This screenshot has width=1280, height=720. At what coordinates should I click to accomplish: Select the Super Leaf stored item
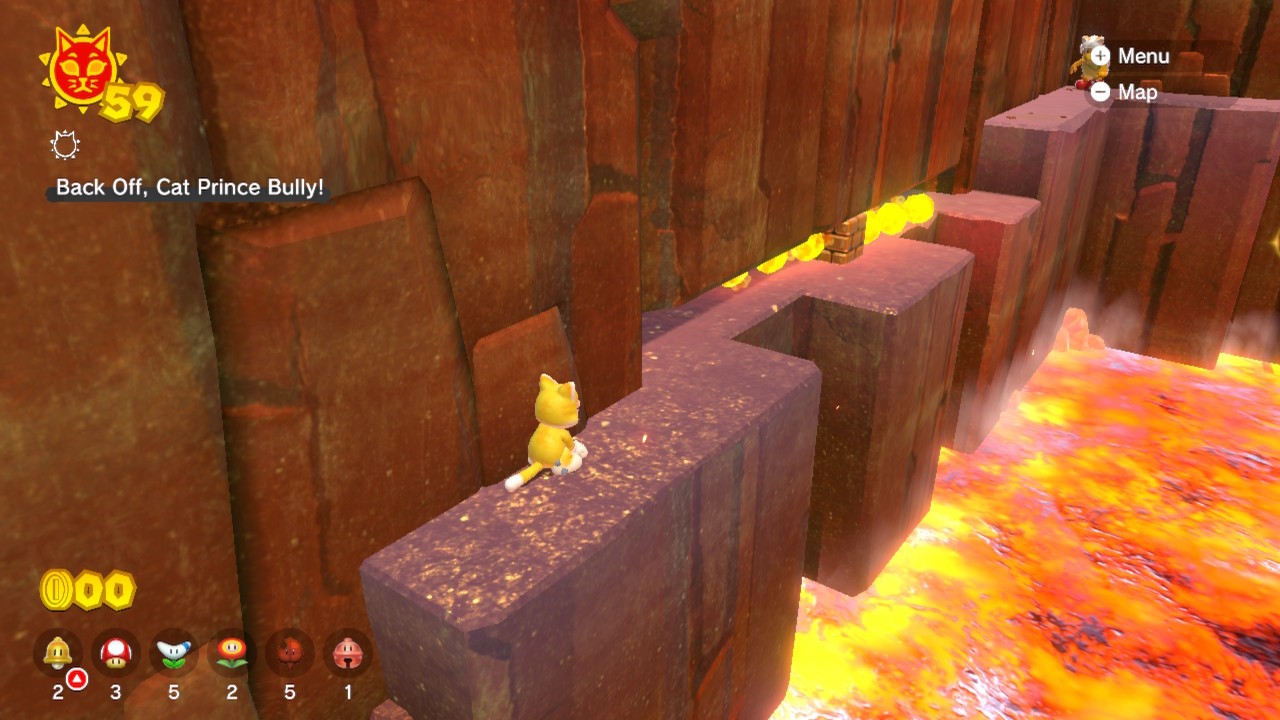pos(290,653)
